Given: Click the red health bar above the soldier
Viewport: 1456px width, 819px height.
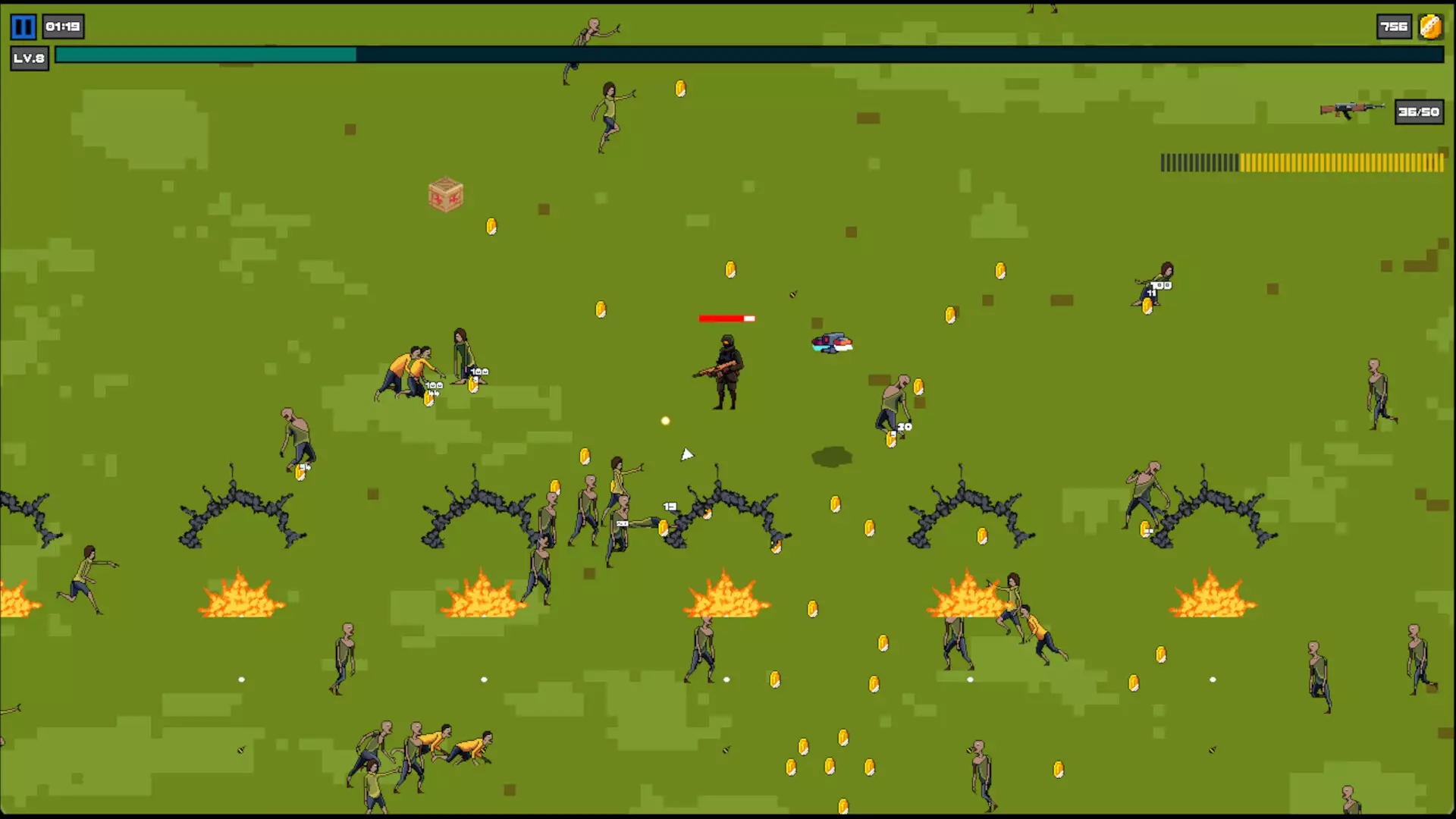Looking at the screenshot, I should pos(726,318).
